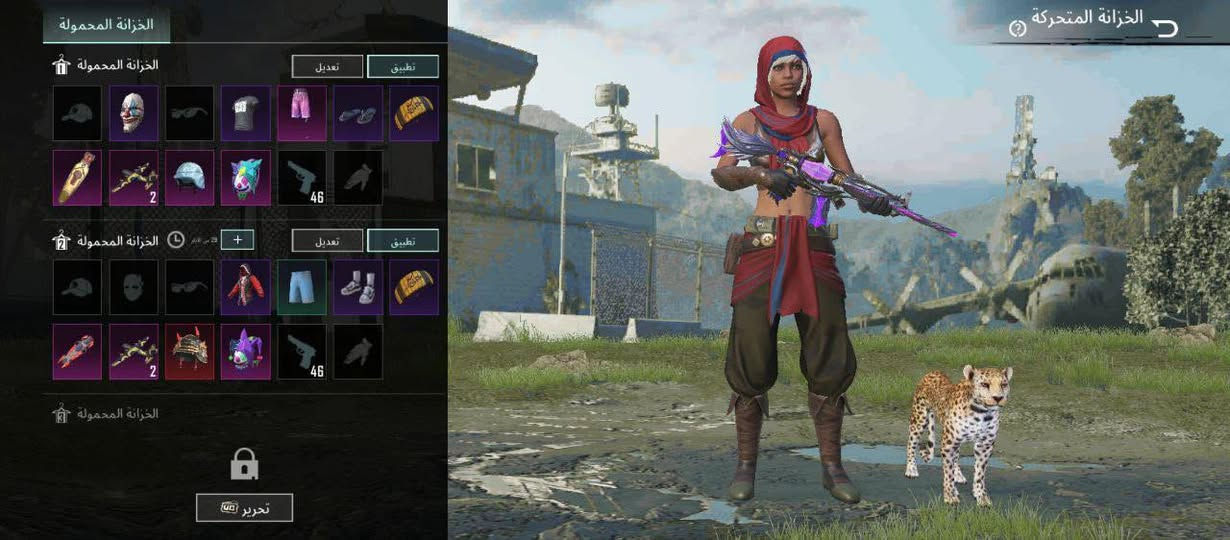This screenshot has width=1230, height=540.
Task: Select the portable wardrobe tab header
Action: (x=106, y=23)
